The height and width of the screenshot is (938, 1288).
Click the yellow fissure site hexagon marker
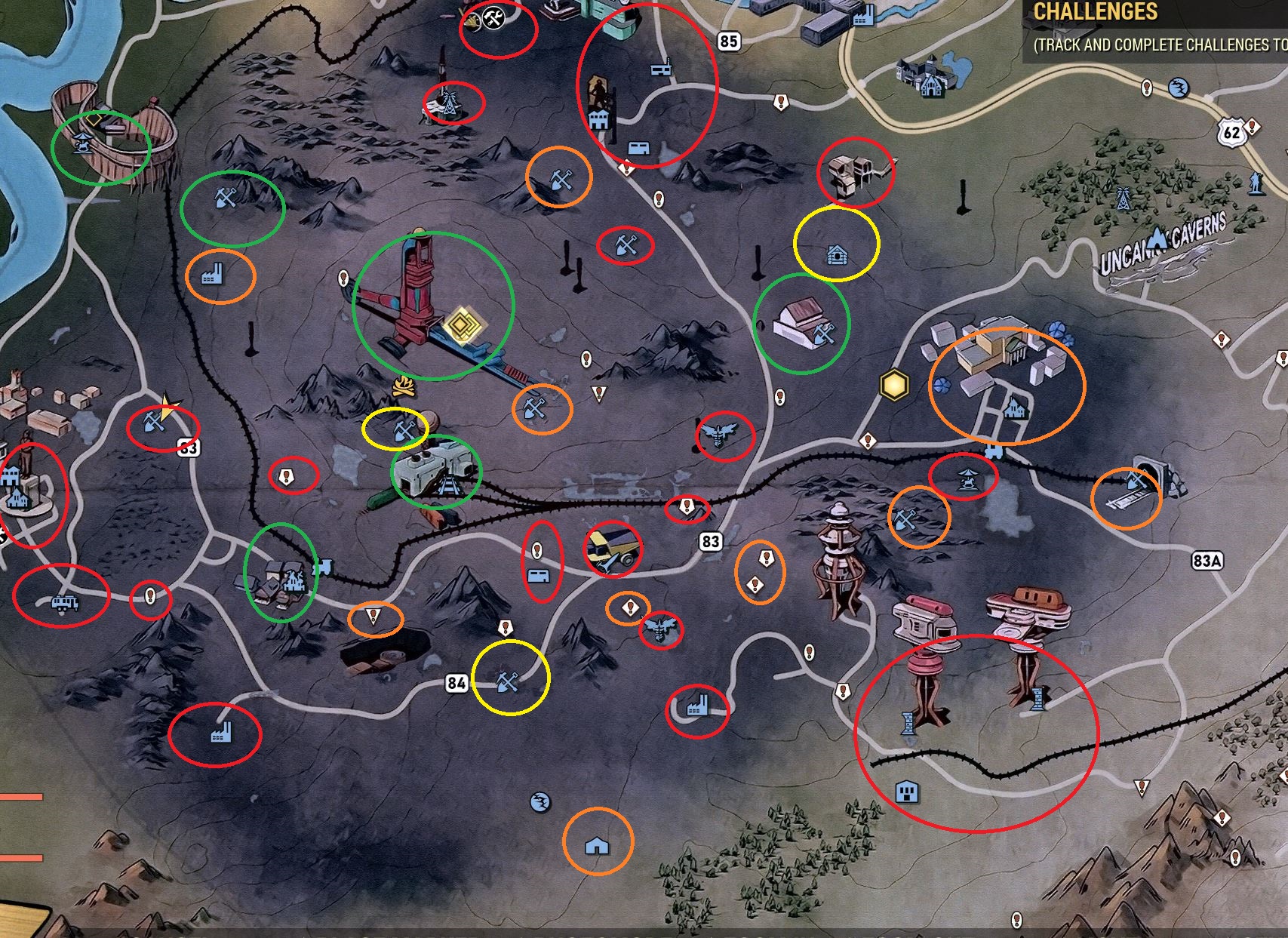click(x=893, y=385)
